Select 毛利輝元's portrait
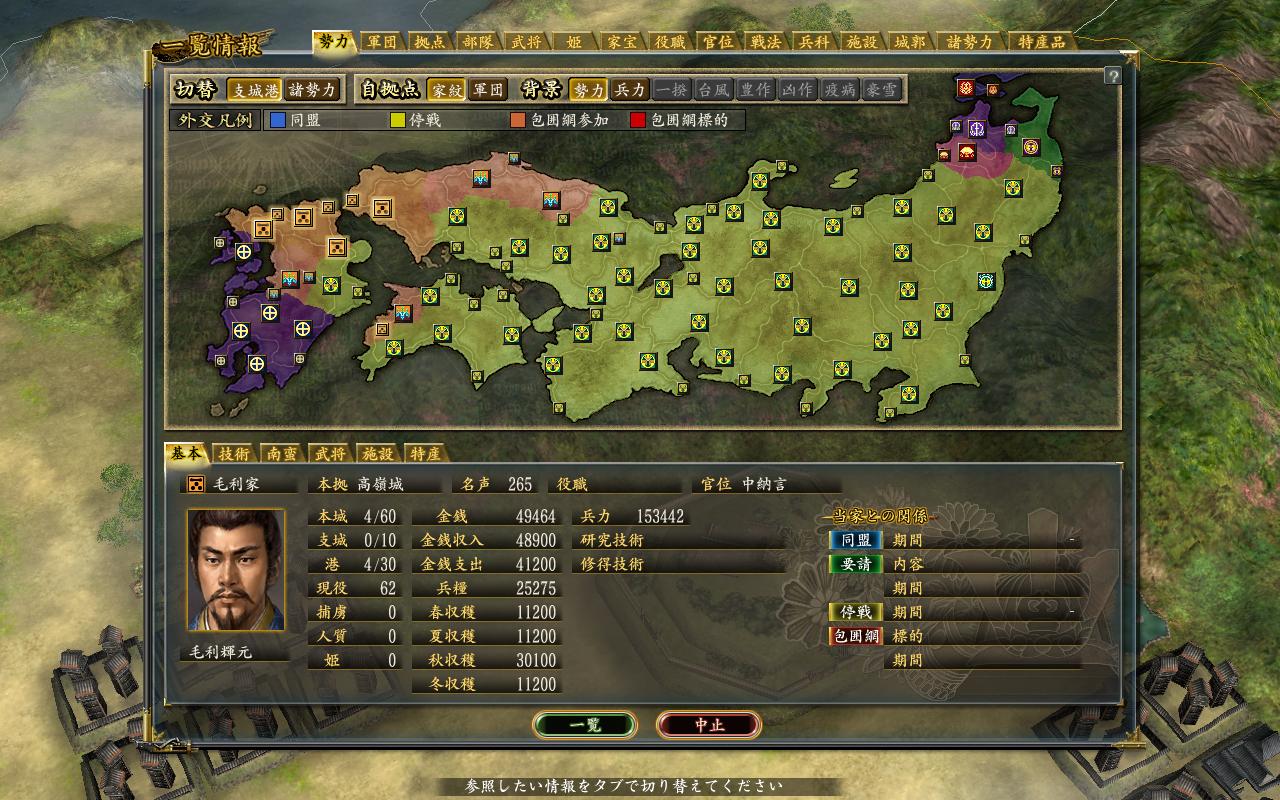This screenshot has height=800, width=1280. pos(236,570)
